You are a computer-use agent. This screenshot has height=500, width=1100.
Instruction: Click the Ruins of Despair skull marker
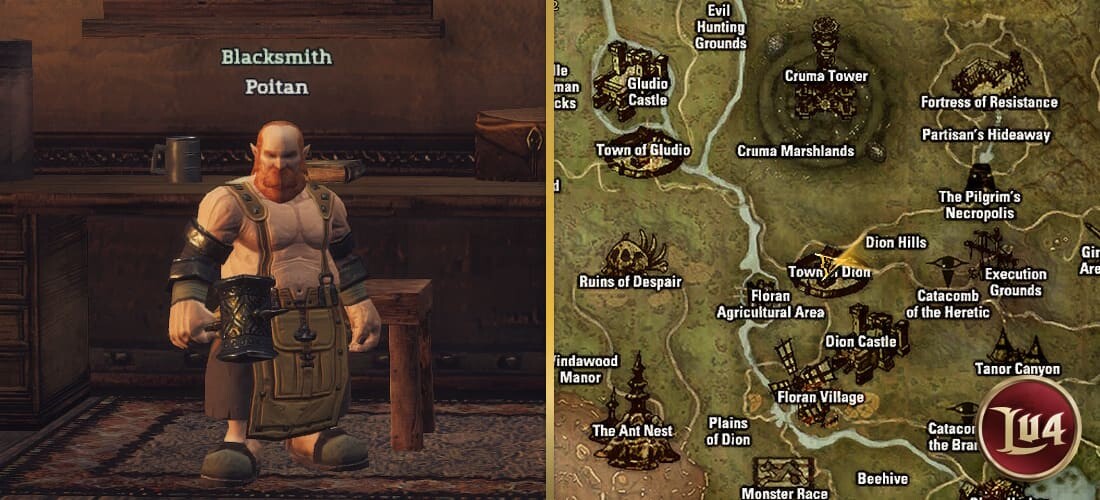coord(635,255)
